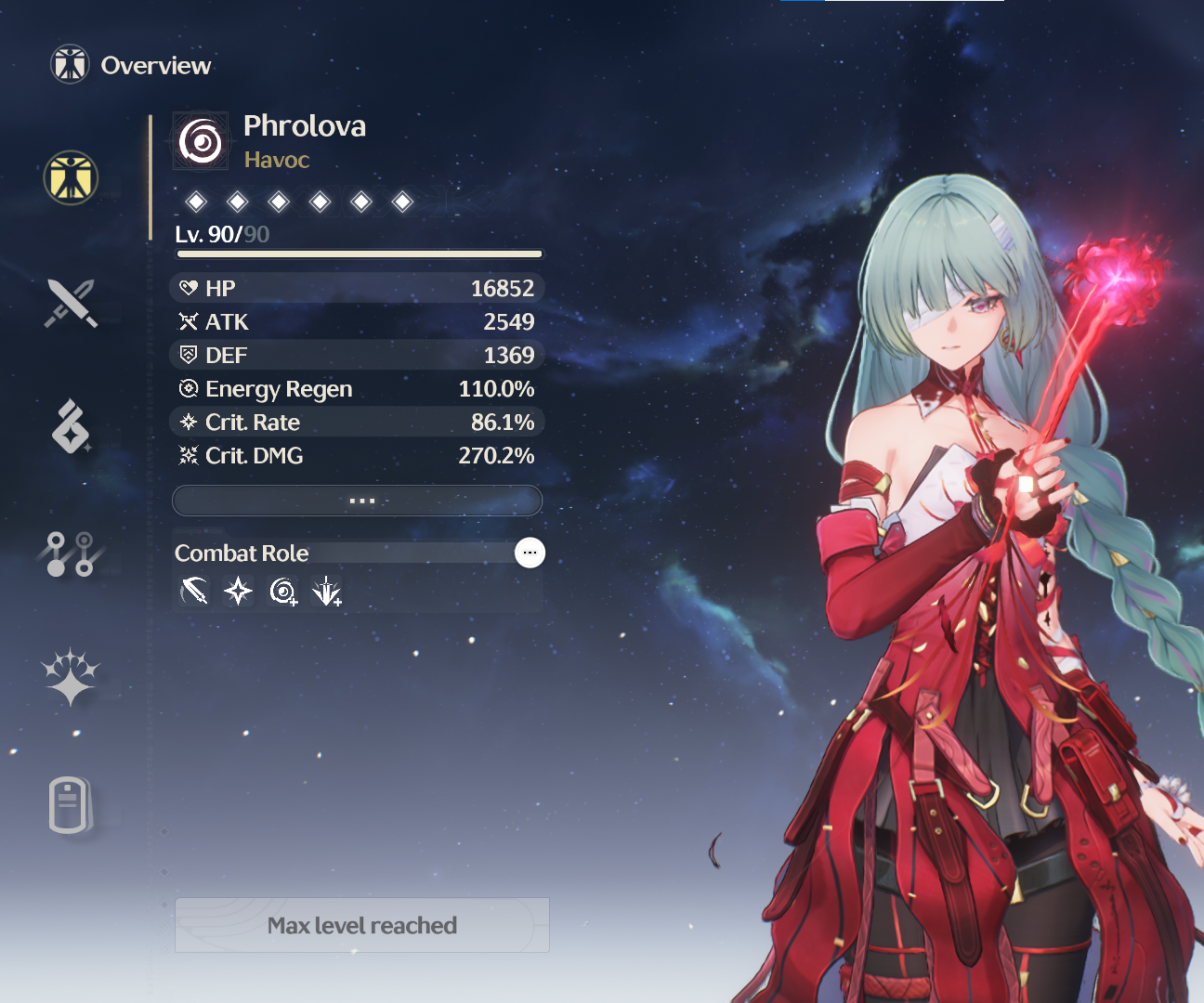This screenshot has height=1003, width=1204.
Task: Open the Echoes diamond-shaped tab
Action: point(71,427)
